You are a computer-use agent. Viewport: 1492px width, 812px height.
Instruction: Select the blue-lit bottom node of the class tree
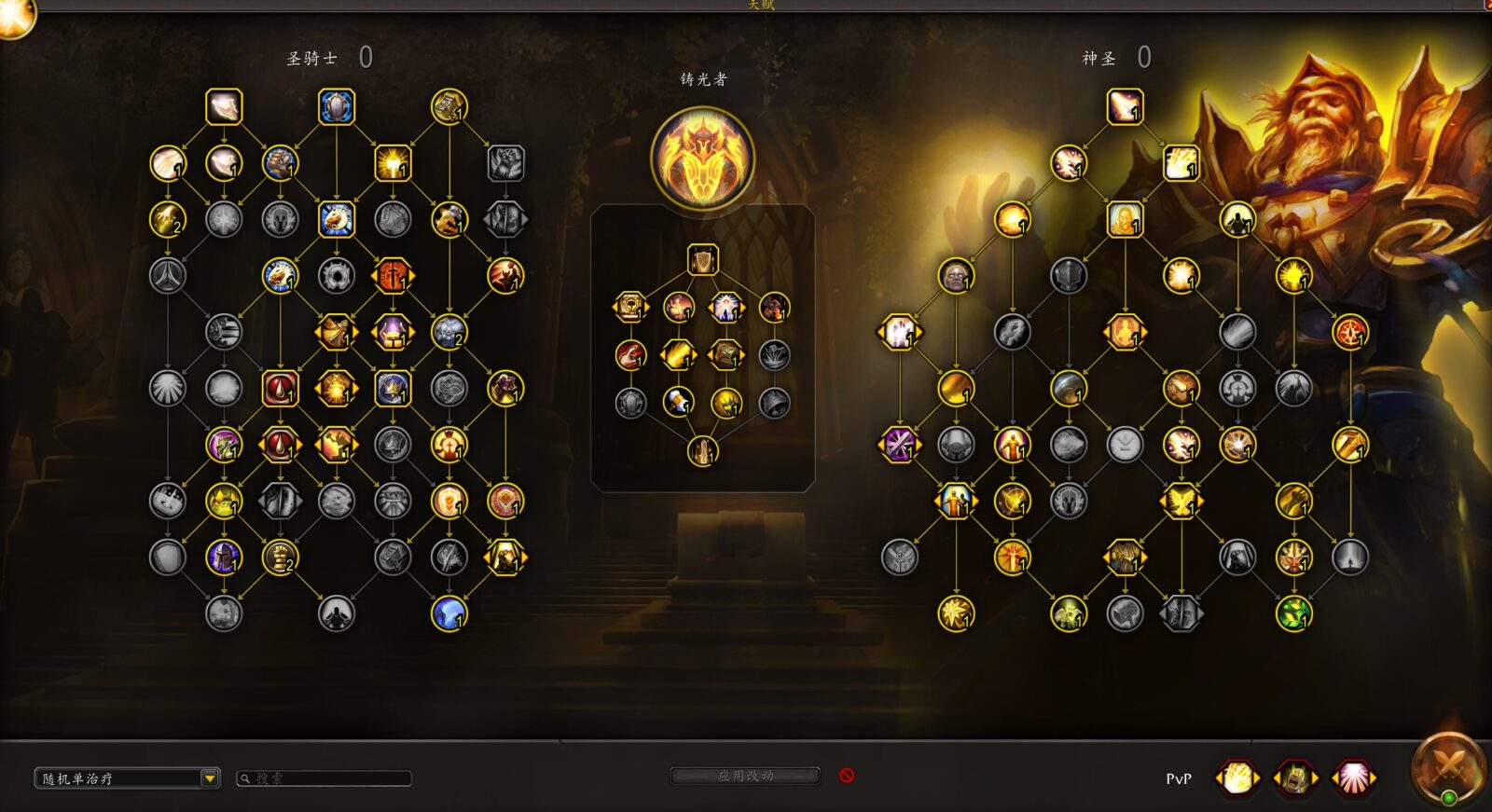pos(449,613)
